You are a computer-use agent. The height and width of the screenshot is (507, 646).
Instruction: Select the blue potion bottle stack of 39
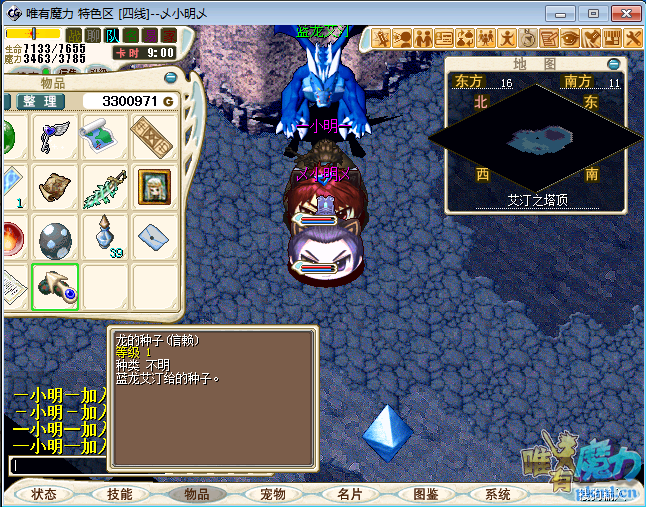coord(105,239)
